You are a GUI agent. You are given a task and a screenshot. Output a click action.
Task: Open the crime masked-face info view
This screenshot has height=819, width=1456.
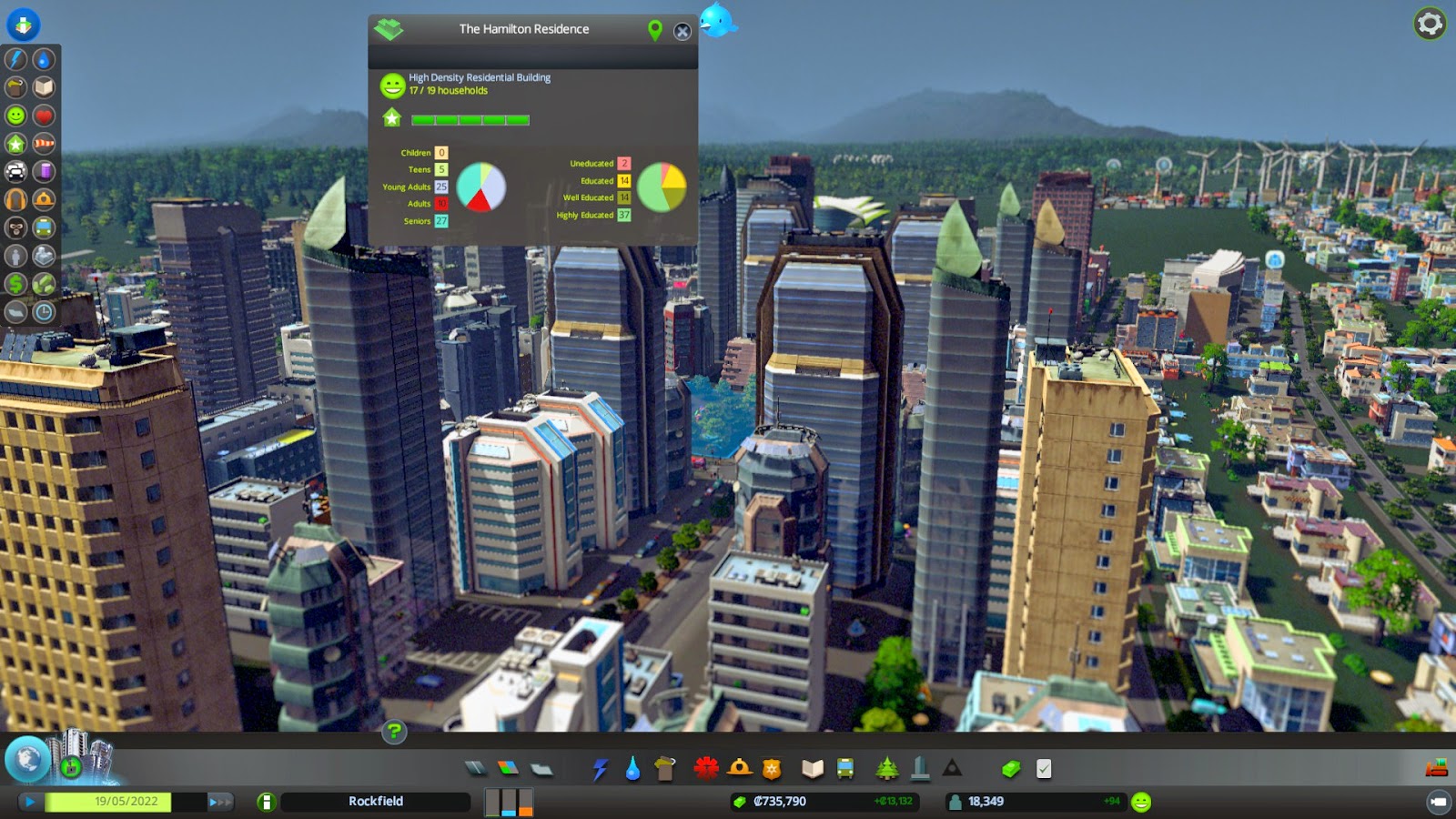[16, 228]
